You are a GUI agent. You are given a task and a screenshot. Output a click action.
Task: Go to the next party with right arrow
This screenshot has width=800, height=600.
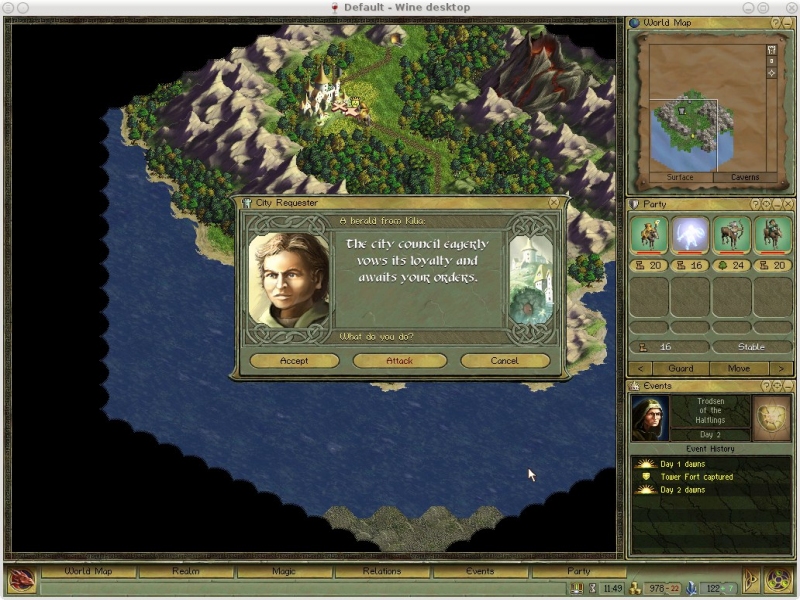(781, 368)
